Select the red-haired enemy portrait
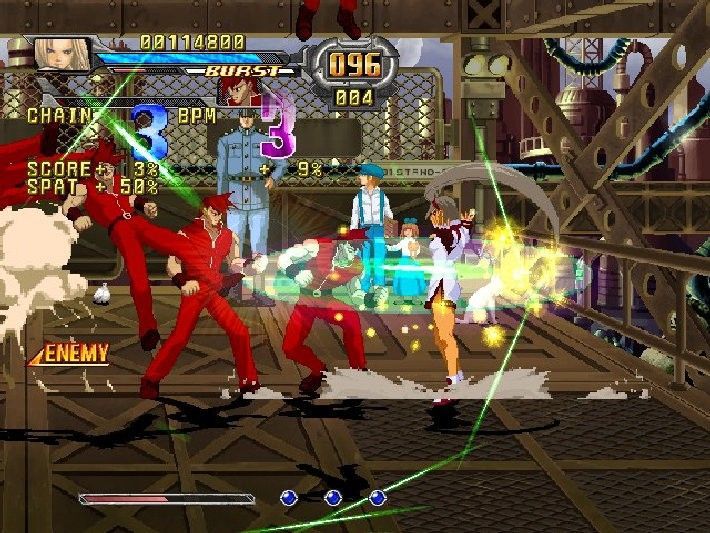This screenshot has width=710, height=533. click(x=240, y=91)
